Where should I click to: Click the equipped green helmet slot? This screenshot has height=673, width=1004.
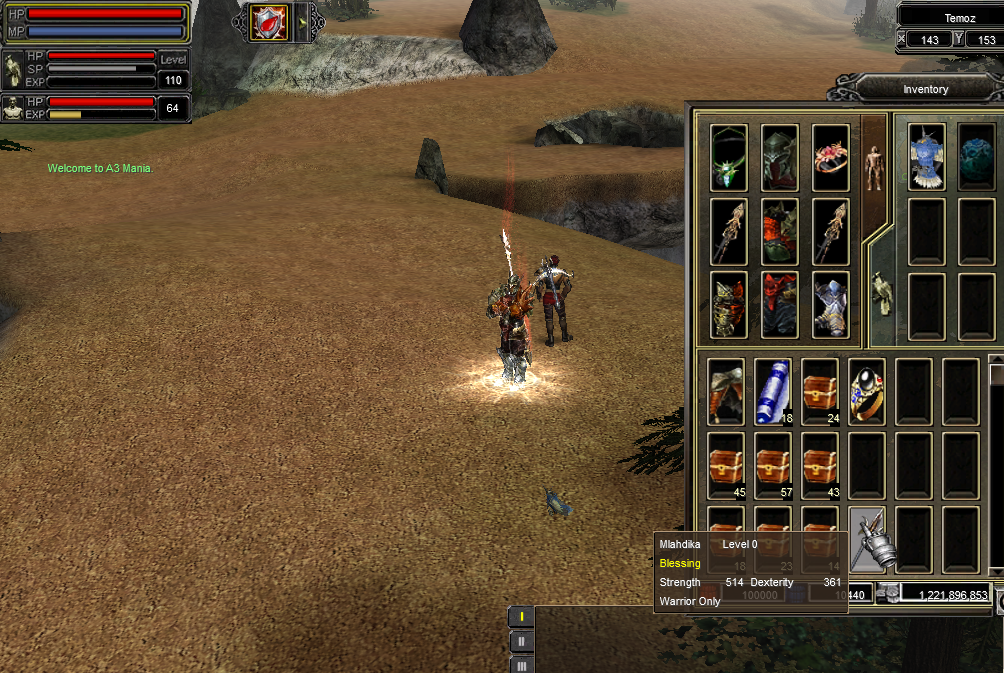[x=780, y=157]
